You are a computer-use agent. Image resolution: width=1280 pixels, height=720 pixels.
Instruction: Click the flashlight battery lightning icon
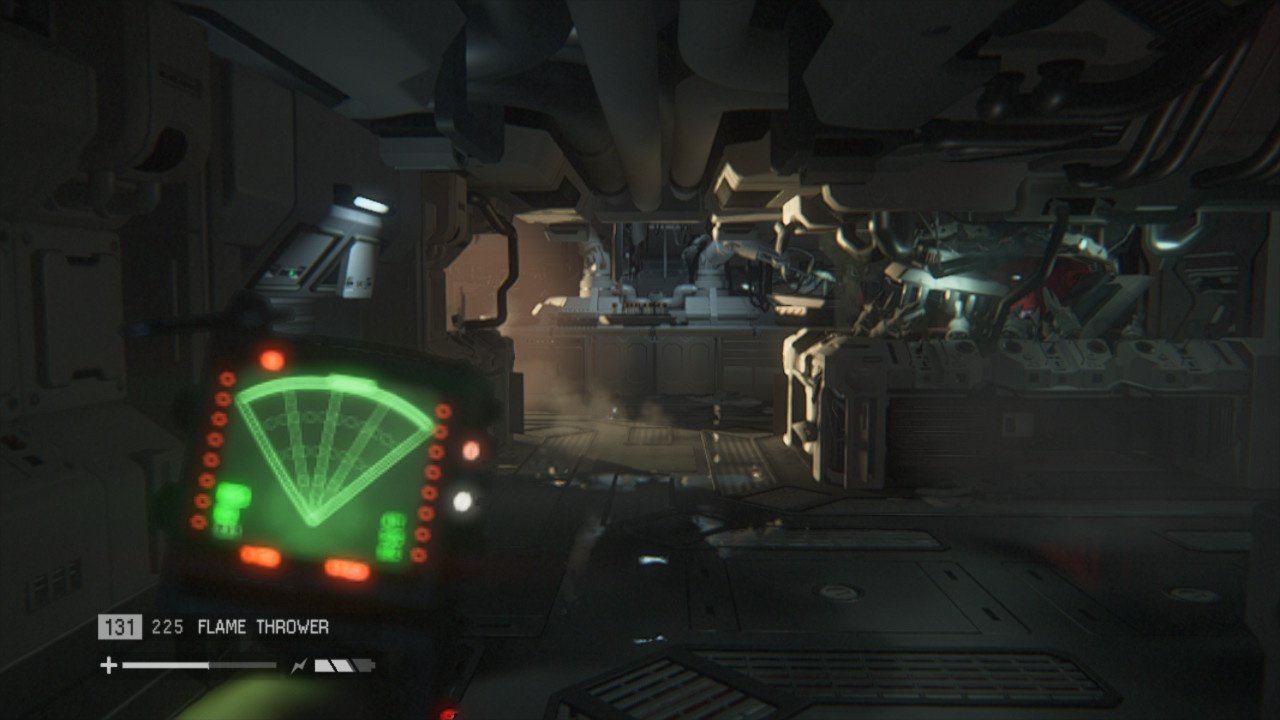pos(299,665)
